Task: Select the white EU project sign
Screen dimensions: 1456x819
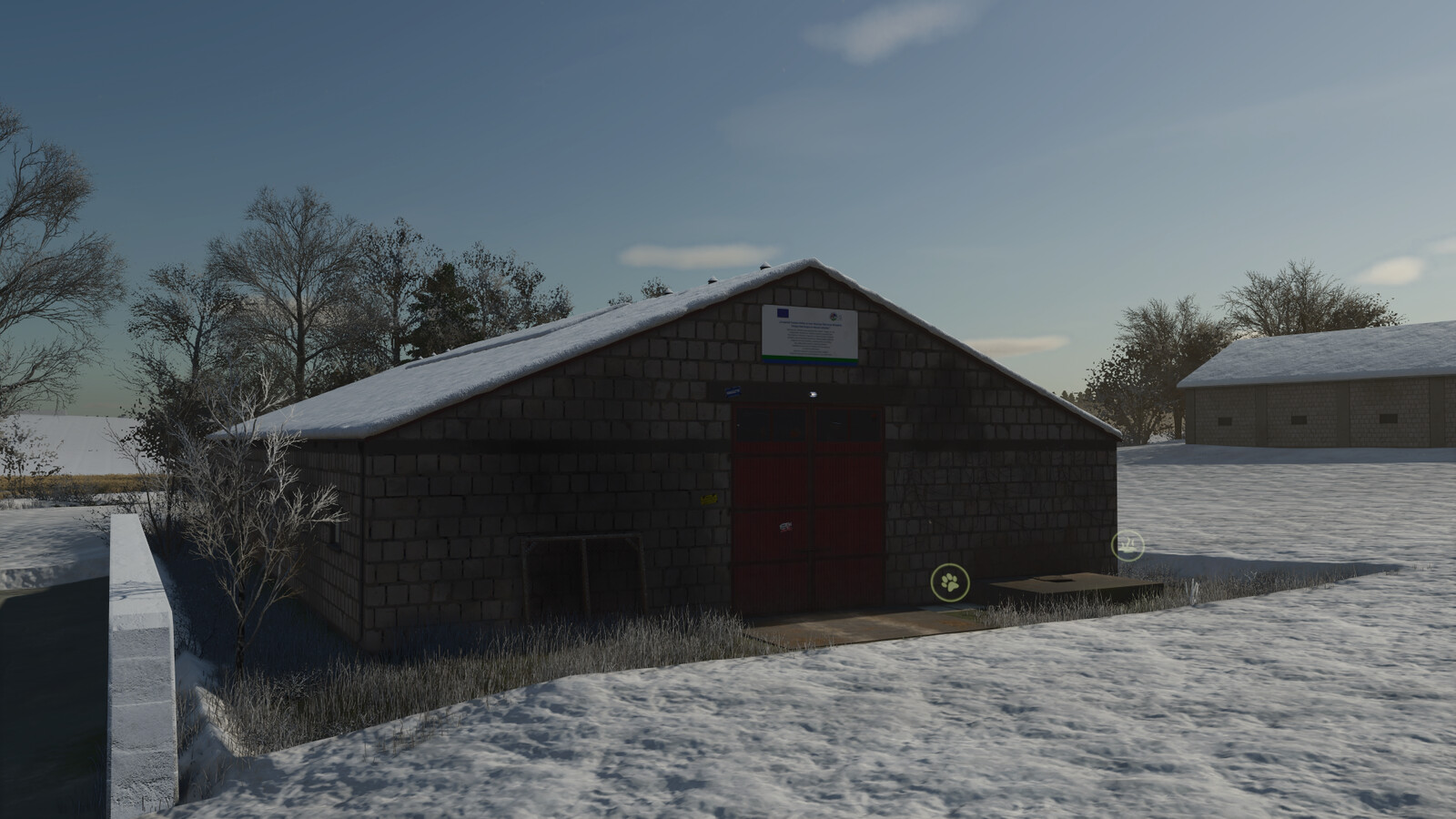Action: (x=810, y=335)
